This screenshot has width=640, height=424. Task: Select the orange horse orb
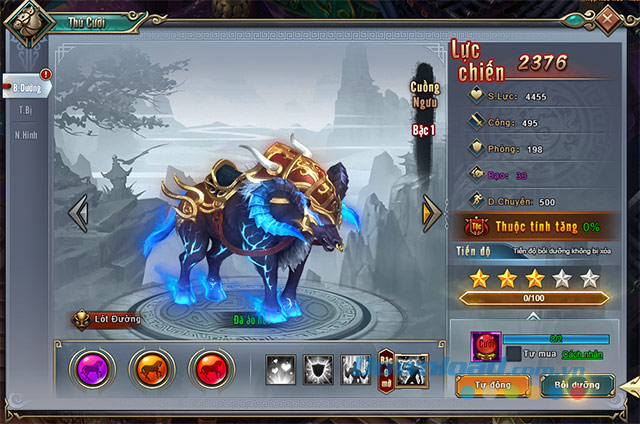click(151, 369)
